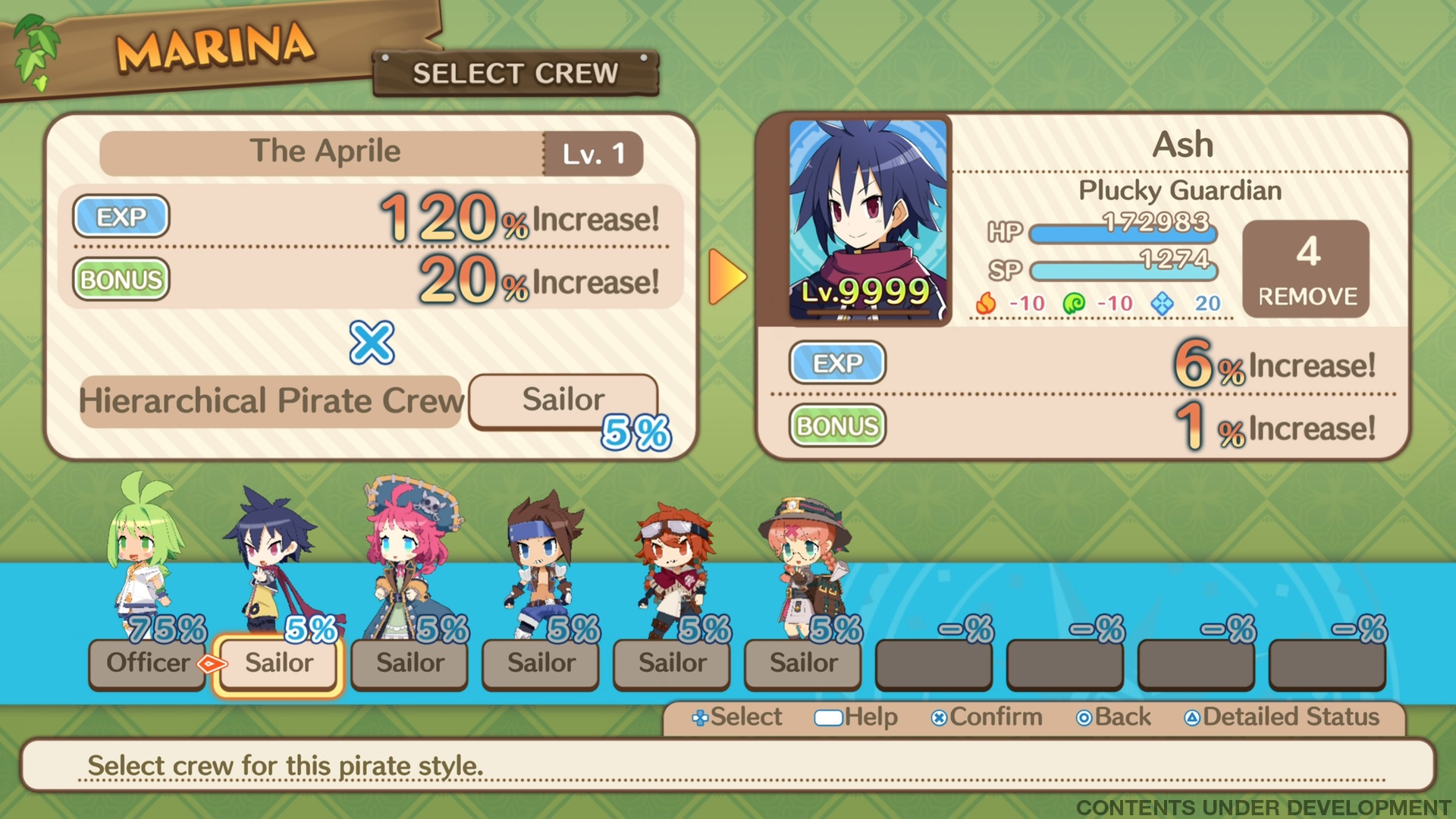
Task: Choose the Sailor slot under the braided girl with hat
Action: [803, 664]
